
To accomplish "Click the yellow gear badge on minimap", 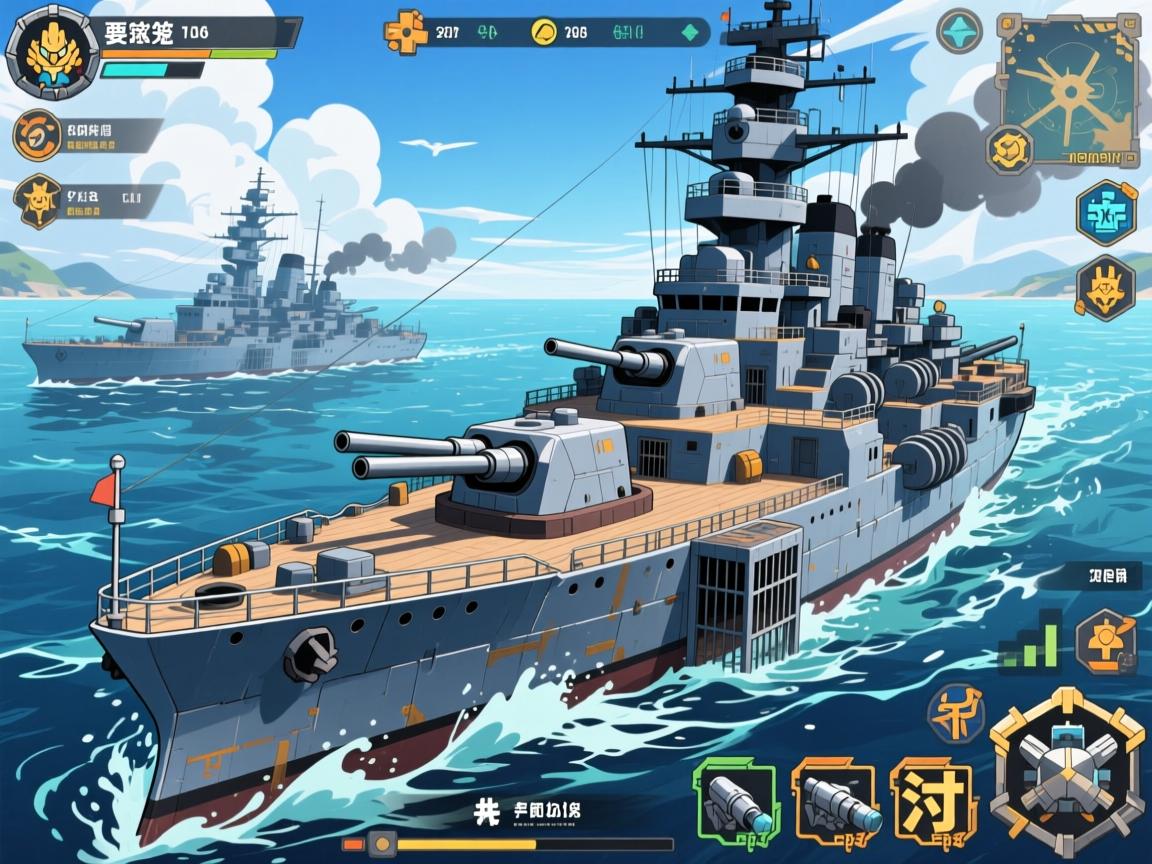I will pos(1010,149).
